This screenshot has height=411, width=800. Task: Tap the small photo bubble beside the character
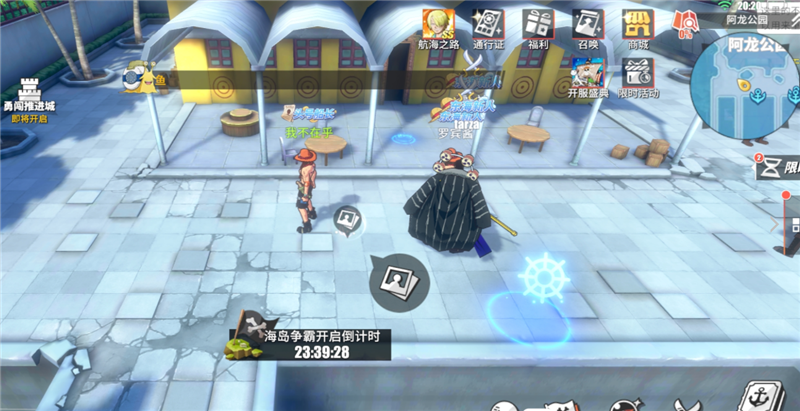(x=347, y=221)
